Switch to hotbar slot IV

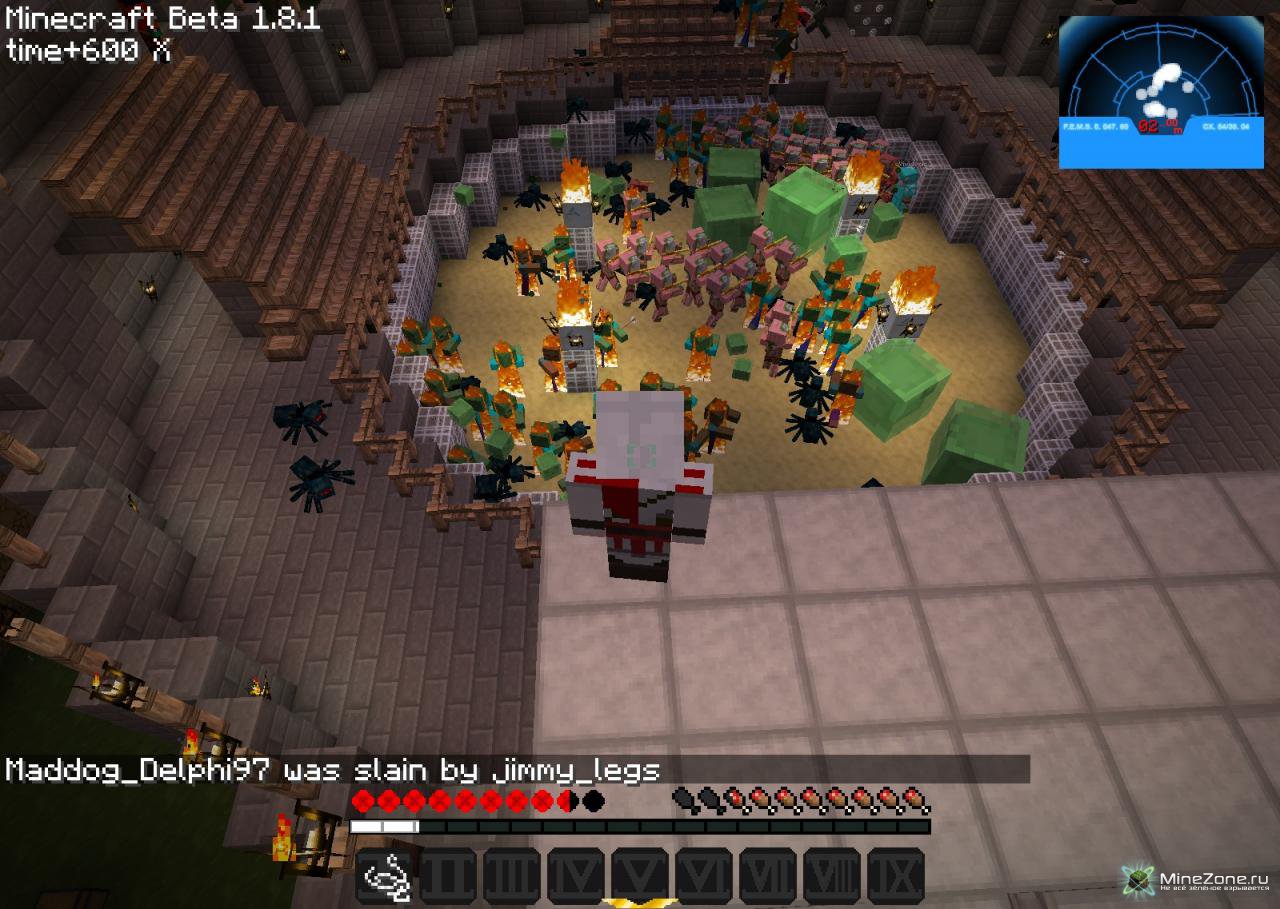[x=576, y=875]
